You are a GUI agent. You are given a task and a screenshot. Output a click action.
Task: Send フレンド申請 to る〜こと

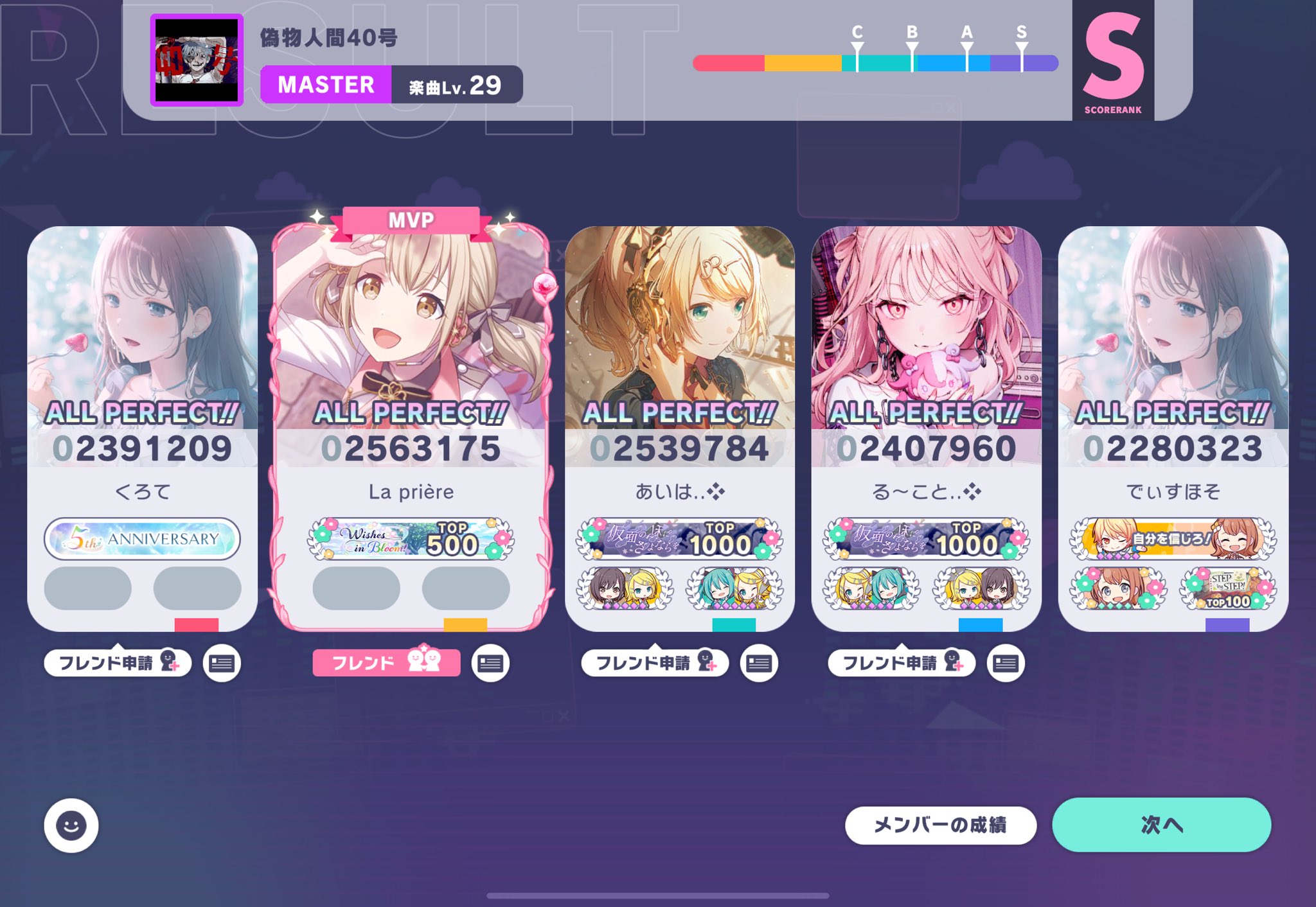902,663
